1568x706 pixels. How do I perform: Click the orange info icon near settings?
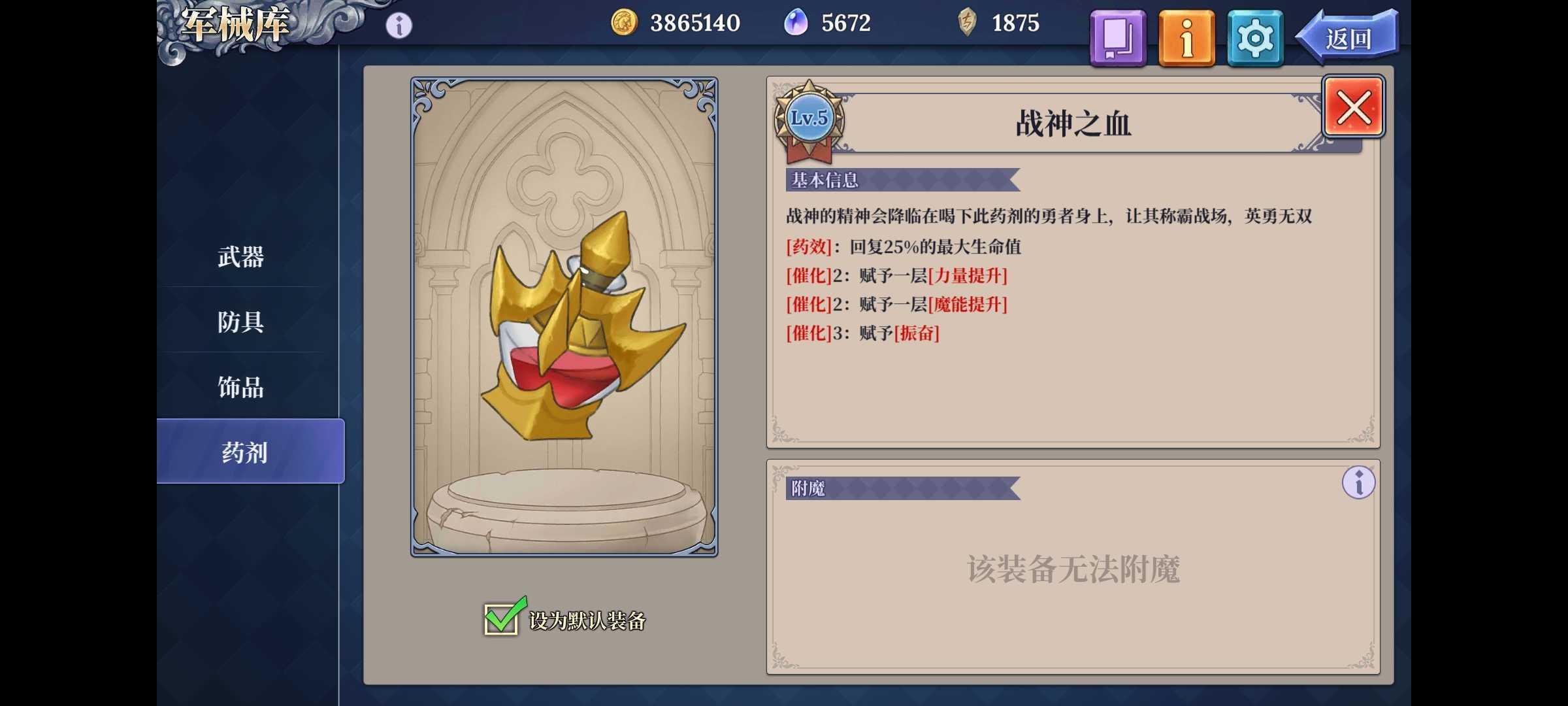1186,38
